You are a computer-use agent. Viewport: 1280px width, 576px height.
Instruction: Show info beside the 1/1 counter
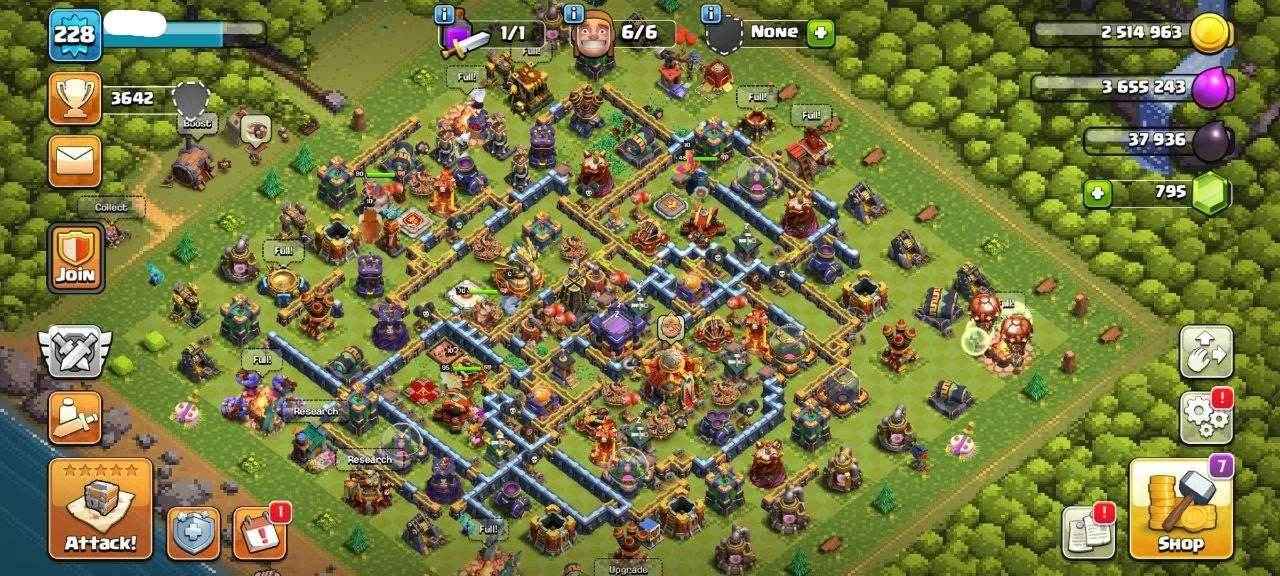pos(445,13)
